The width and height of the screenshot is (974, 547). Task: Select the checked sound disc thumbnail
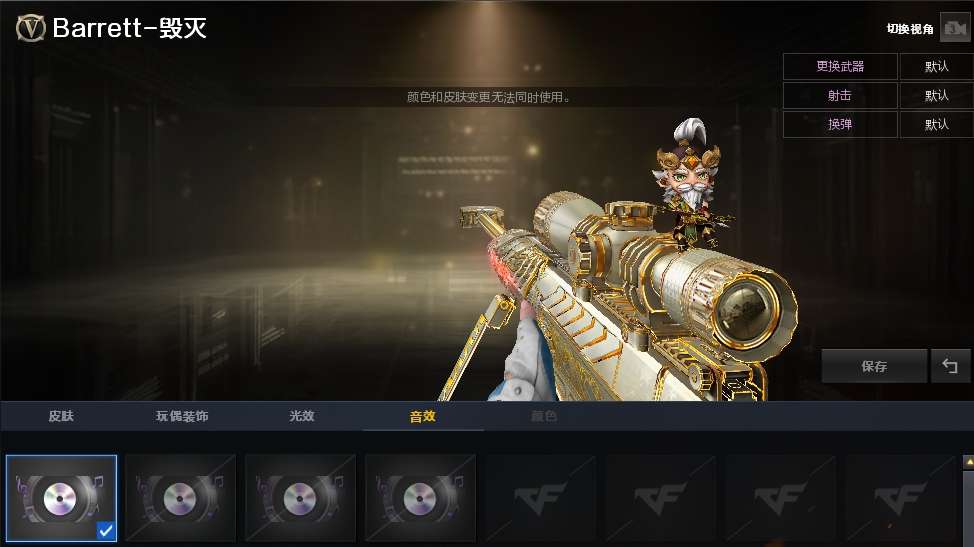pos(62,498)
